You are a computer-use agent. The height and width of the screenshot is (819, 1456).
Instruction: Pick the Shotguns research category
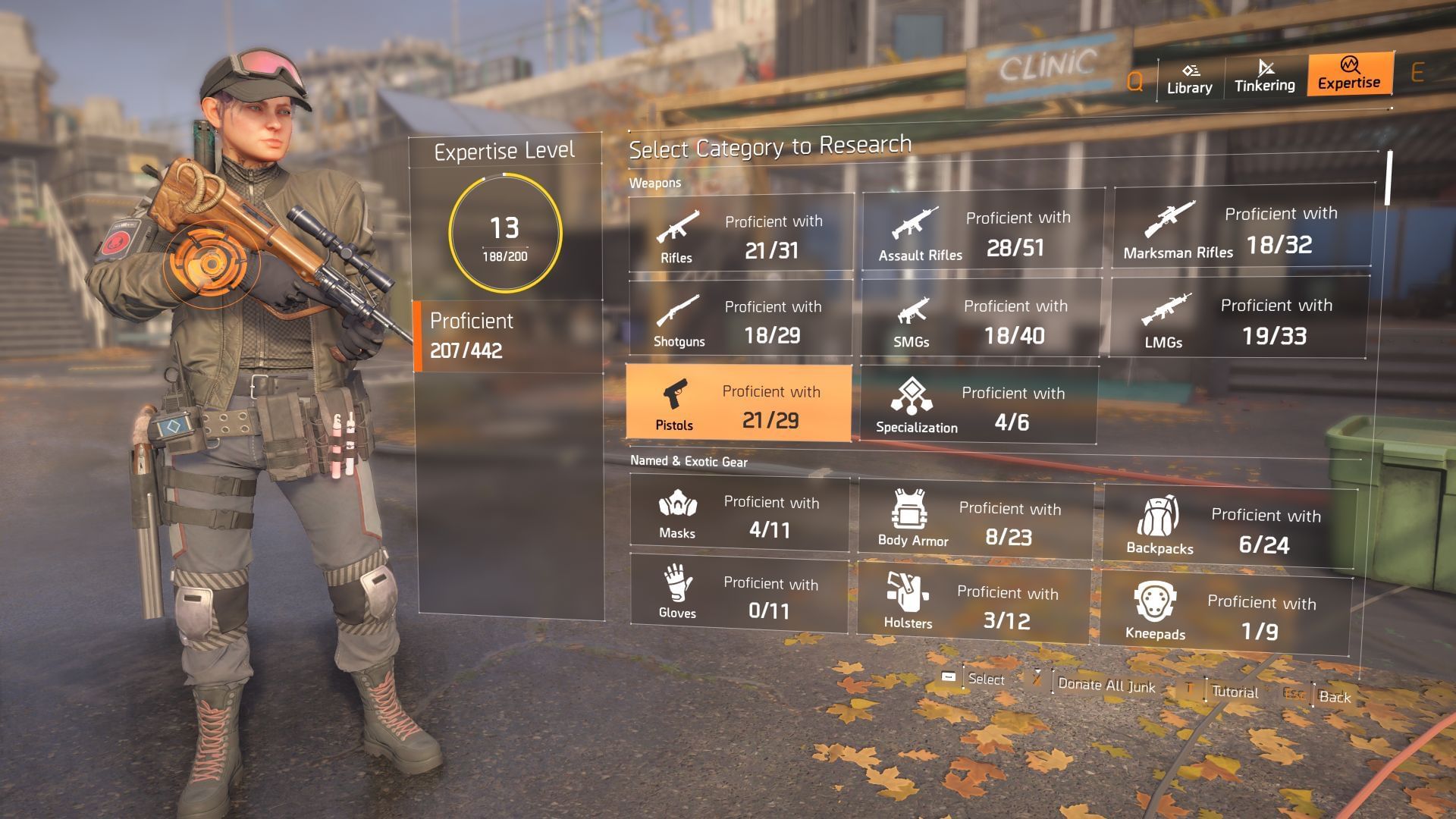tap(740, 318)
